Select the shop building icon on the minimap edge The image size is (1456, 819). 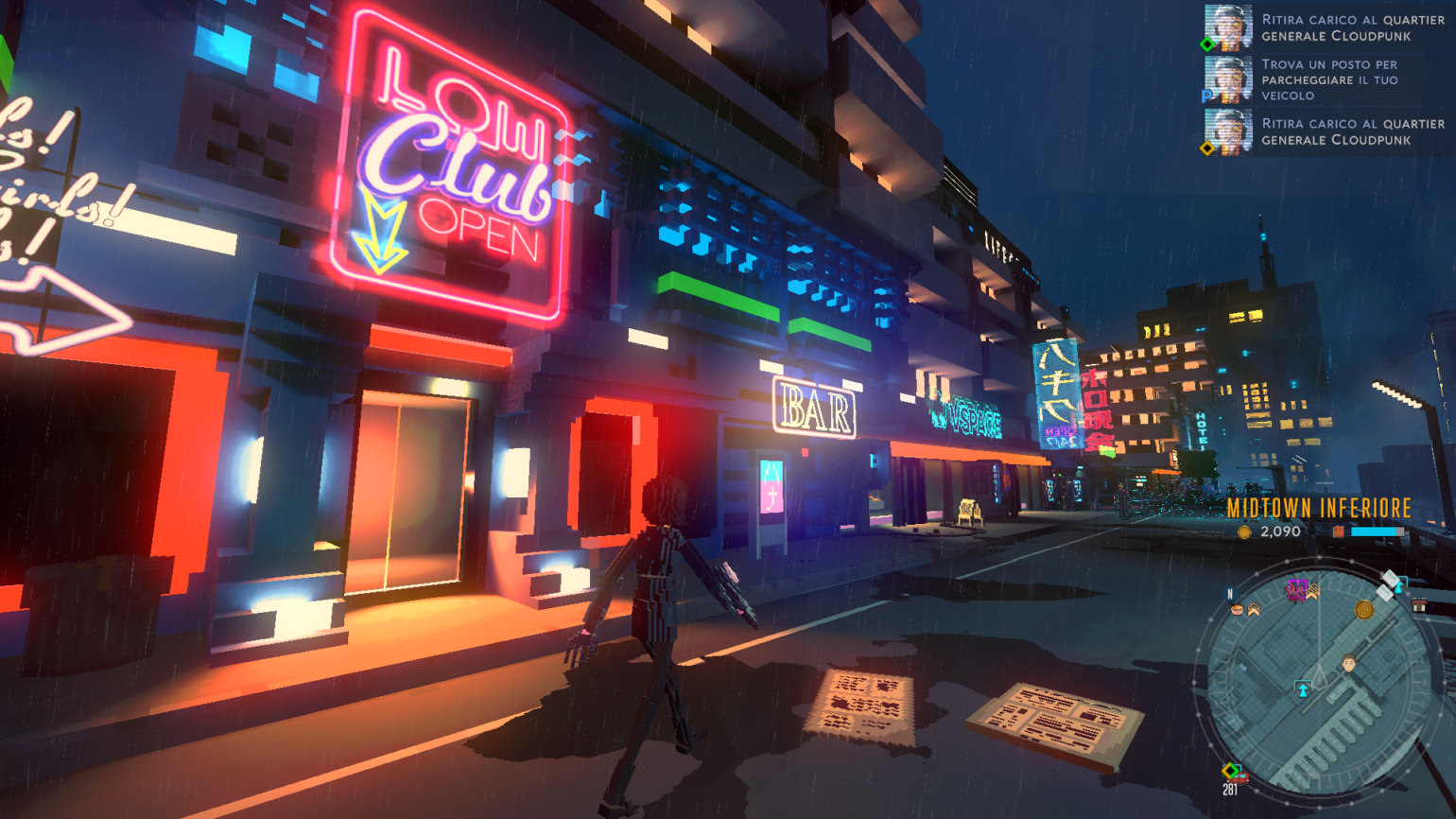tap(1418, 605)
